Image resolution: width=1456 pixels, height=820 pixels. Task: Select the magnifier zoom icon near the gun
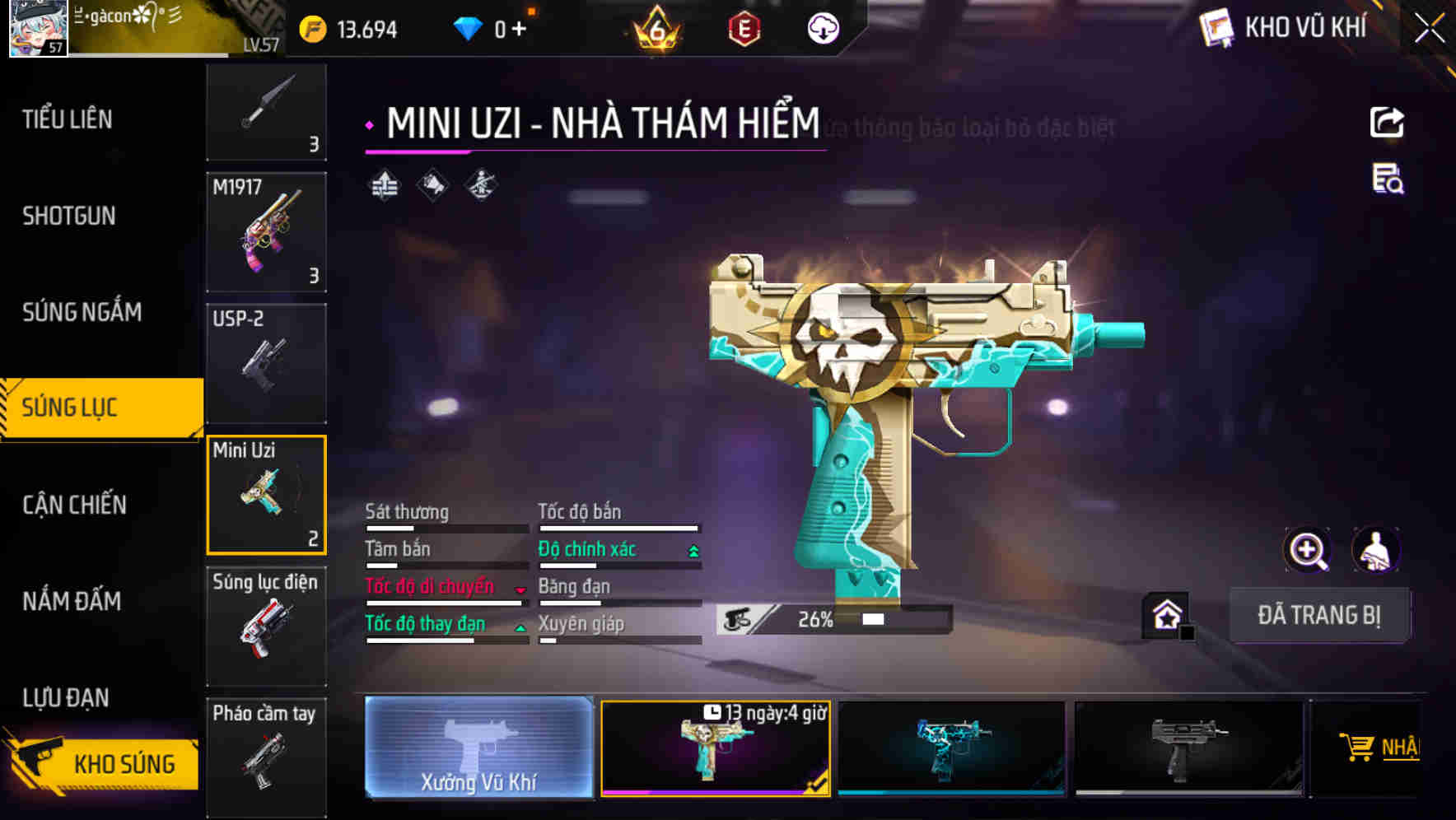1309,550
